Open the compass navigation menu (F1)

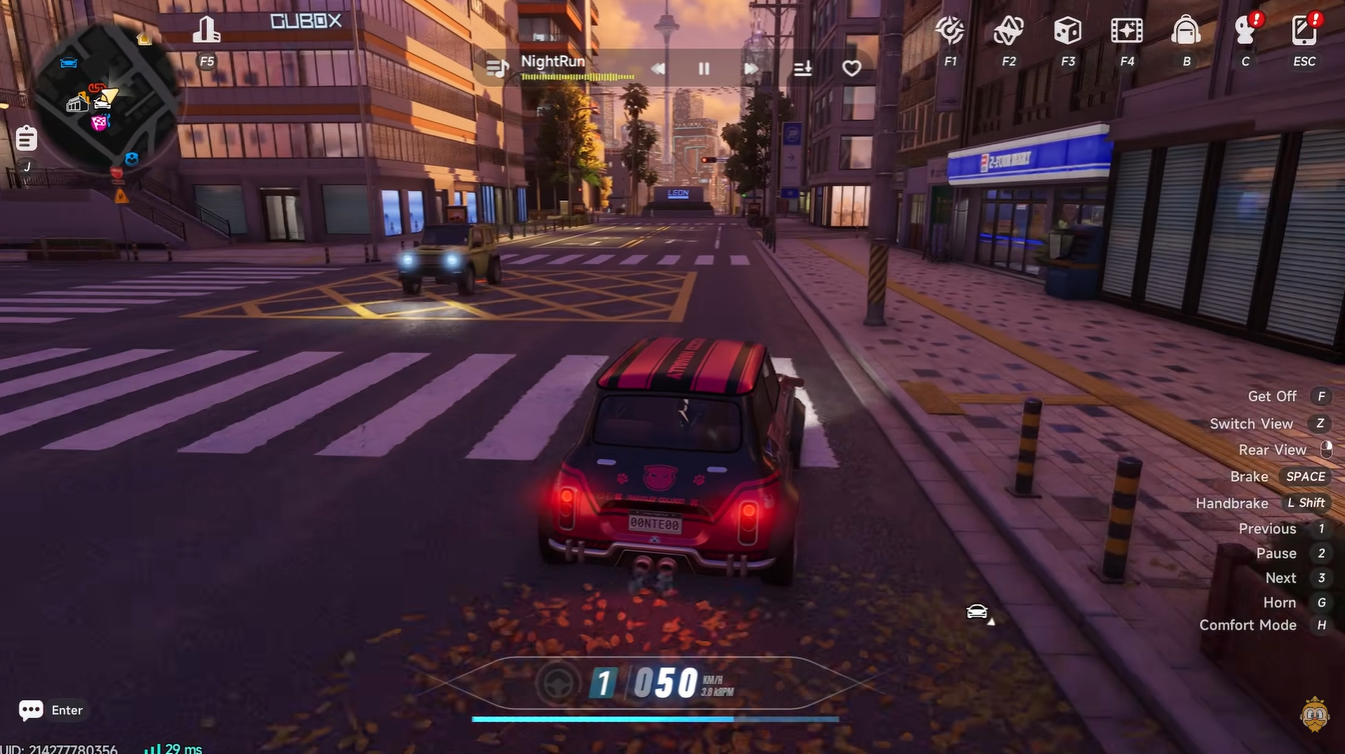tap(948, 31)
